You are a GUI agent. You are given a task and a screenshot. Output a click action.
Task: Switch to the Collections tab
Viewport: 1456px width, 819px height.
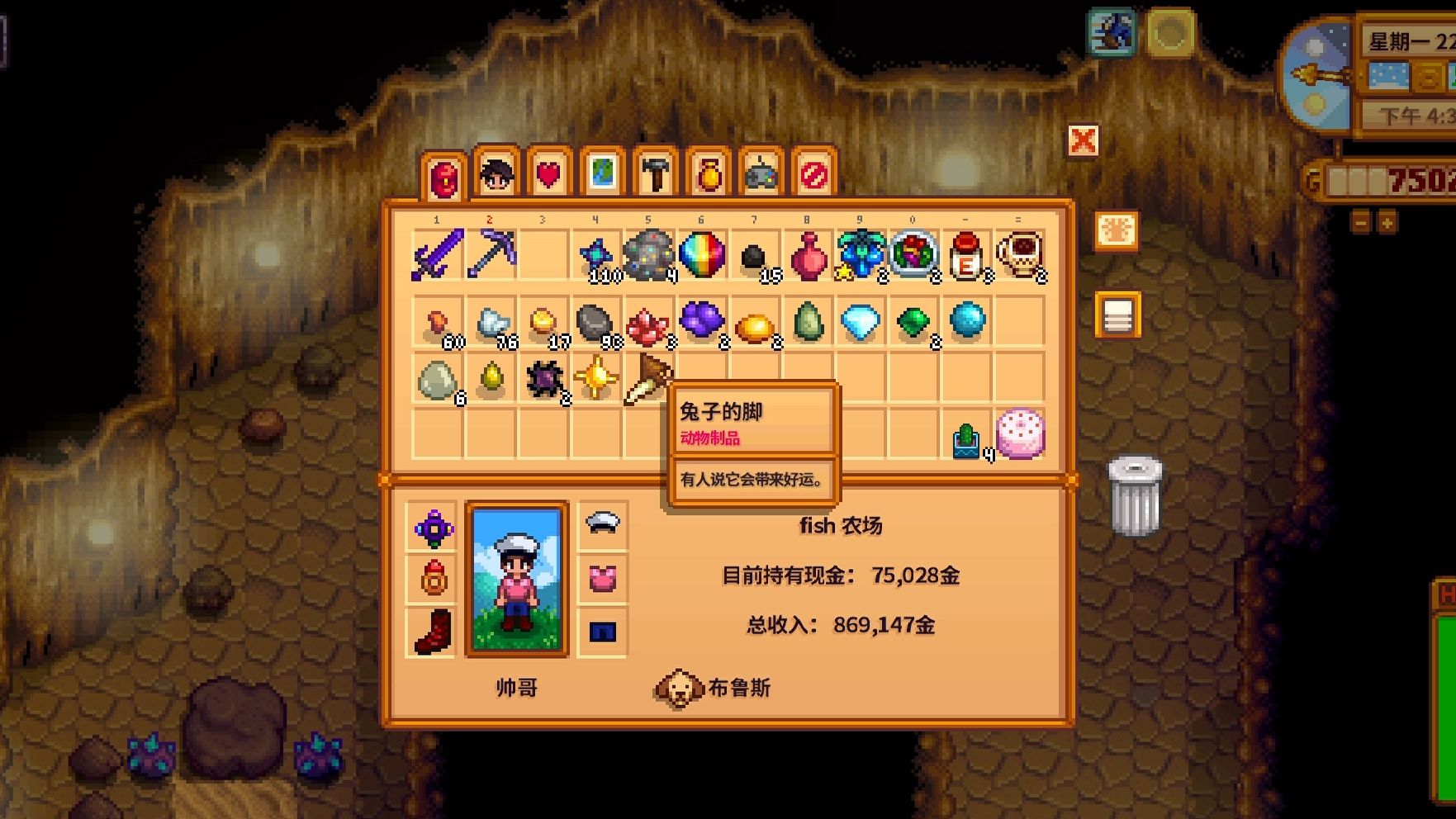click(709, 174)
